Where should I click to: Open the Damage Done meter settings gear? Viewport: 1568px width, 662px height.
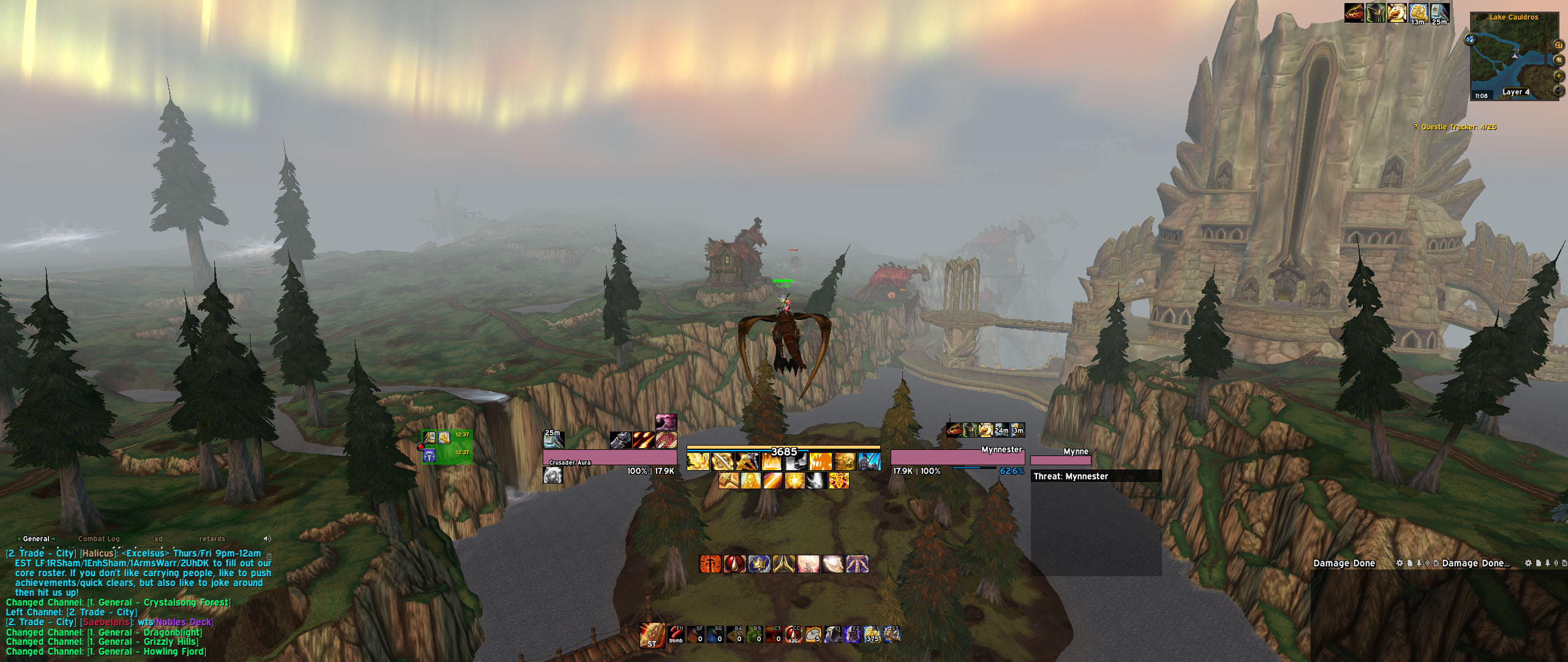point(1400,563)
